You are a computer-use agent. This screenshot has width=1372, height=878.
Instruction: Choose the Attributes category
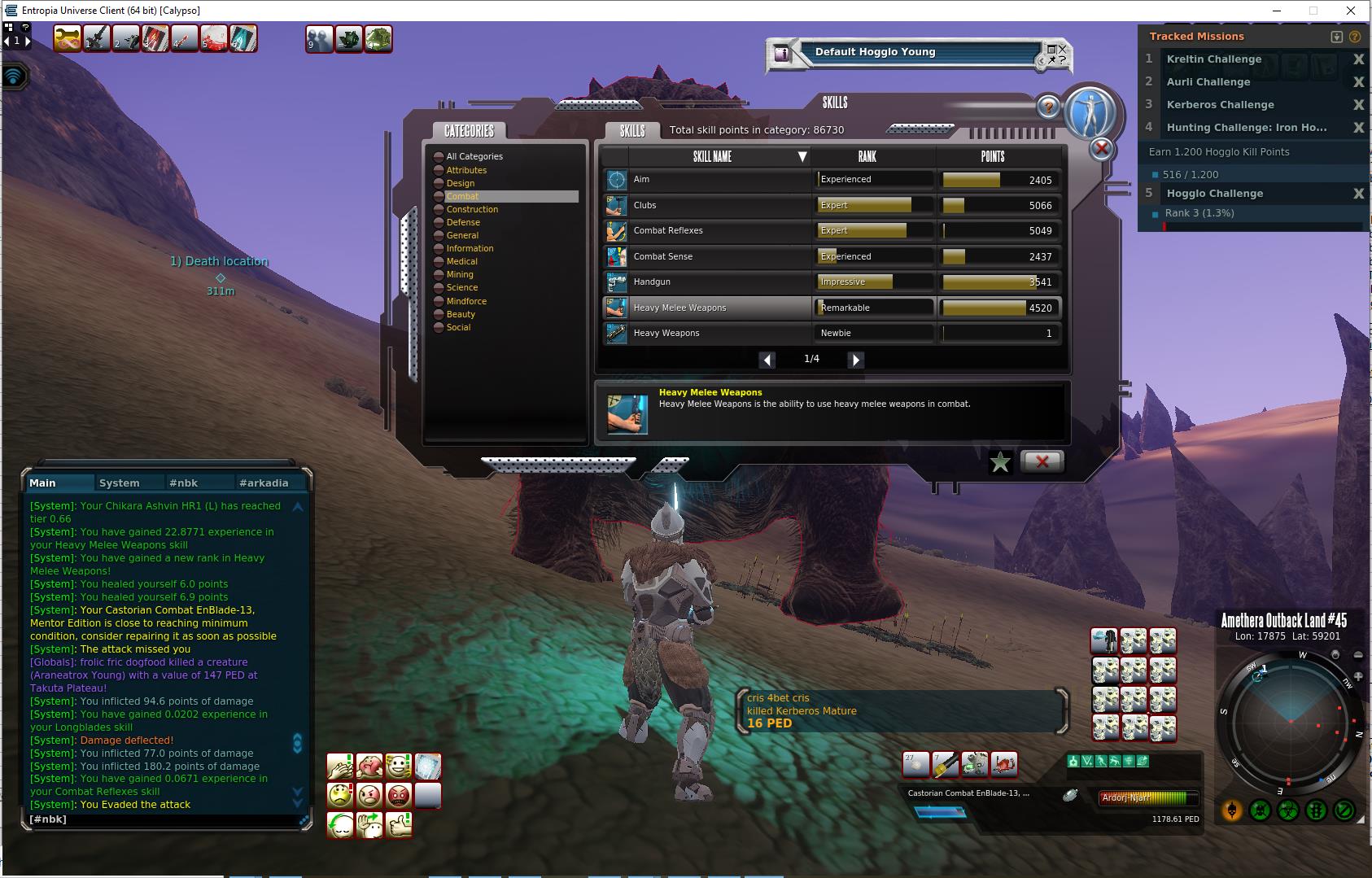(x=466, y=170)
